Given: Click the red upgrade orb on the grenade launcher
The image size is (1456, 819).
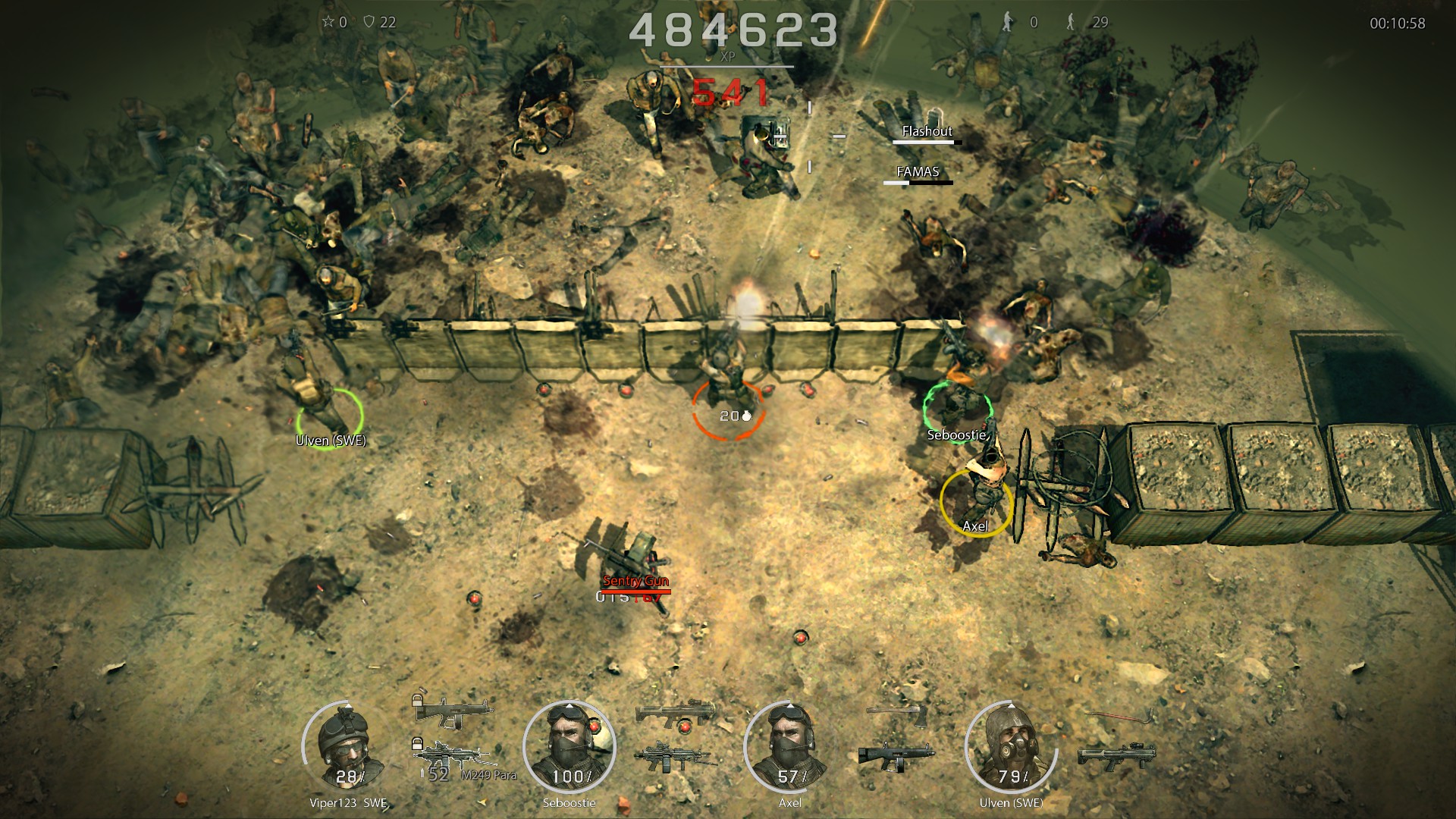Looking at the screenshot, I should 685,725.
